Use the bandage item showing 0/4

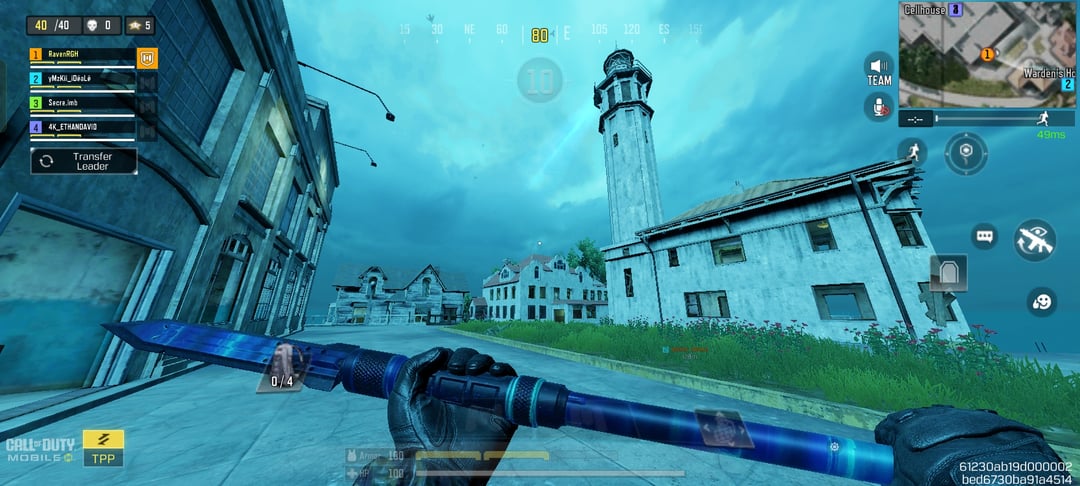point(283,365)
